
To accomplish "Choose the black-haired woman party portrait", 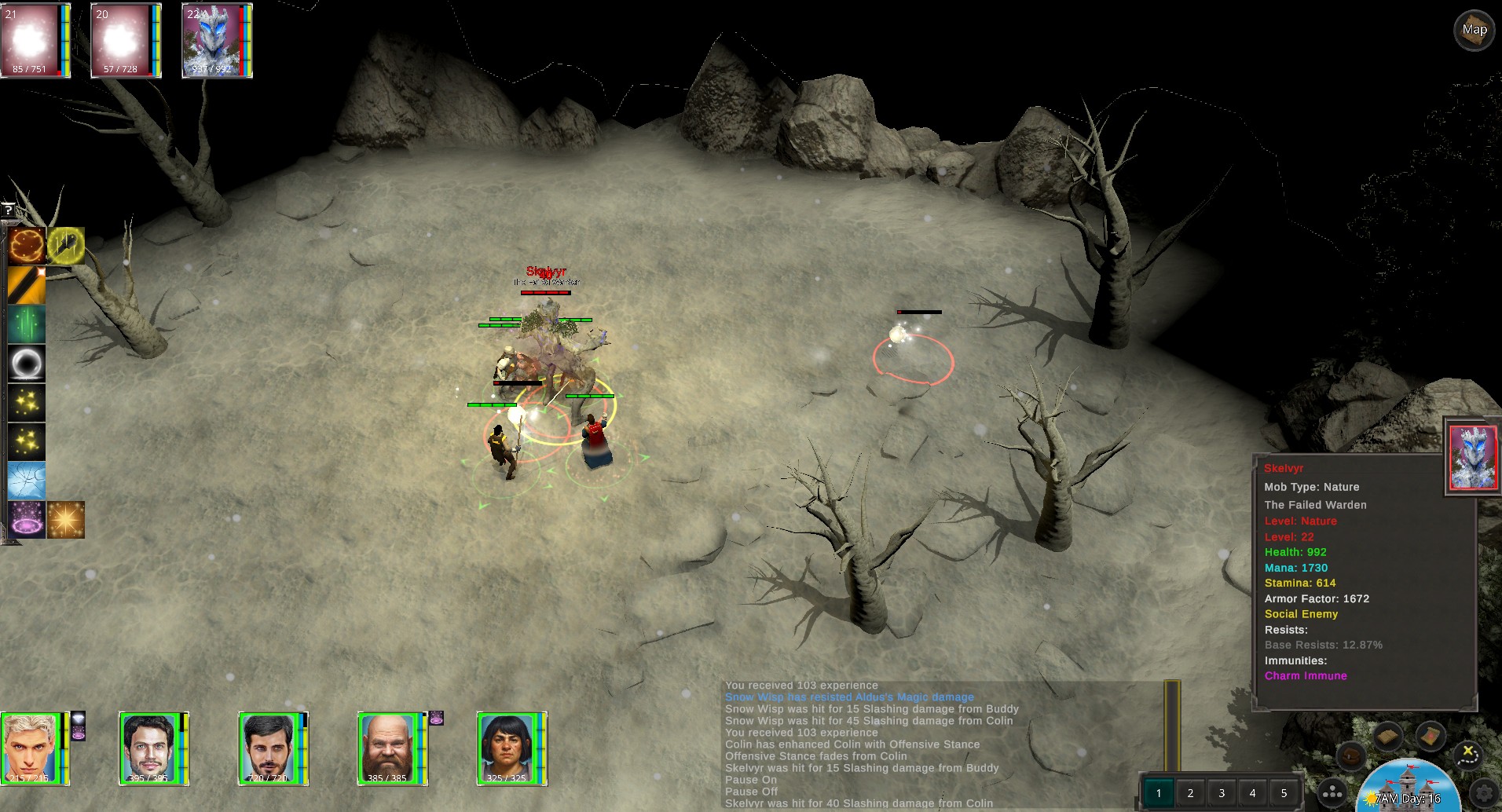I will coord(507,748).
